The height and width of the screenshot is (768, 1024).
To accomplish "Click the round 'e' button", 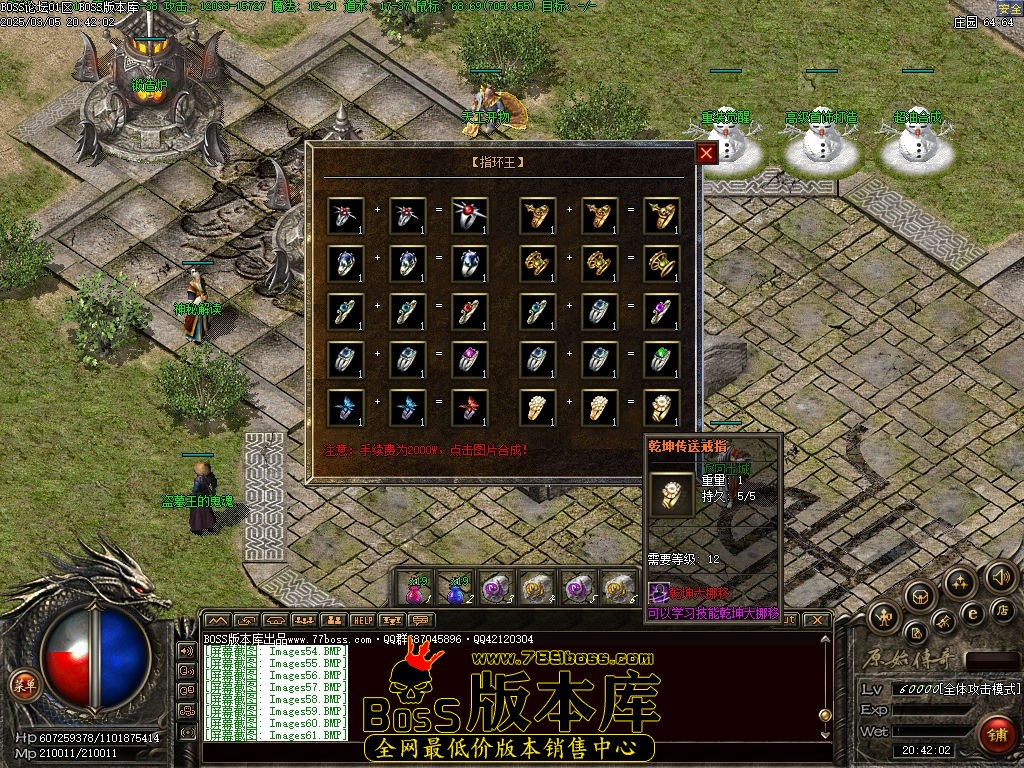I will coord(972,612).
